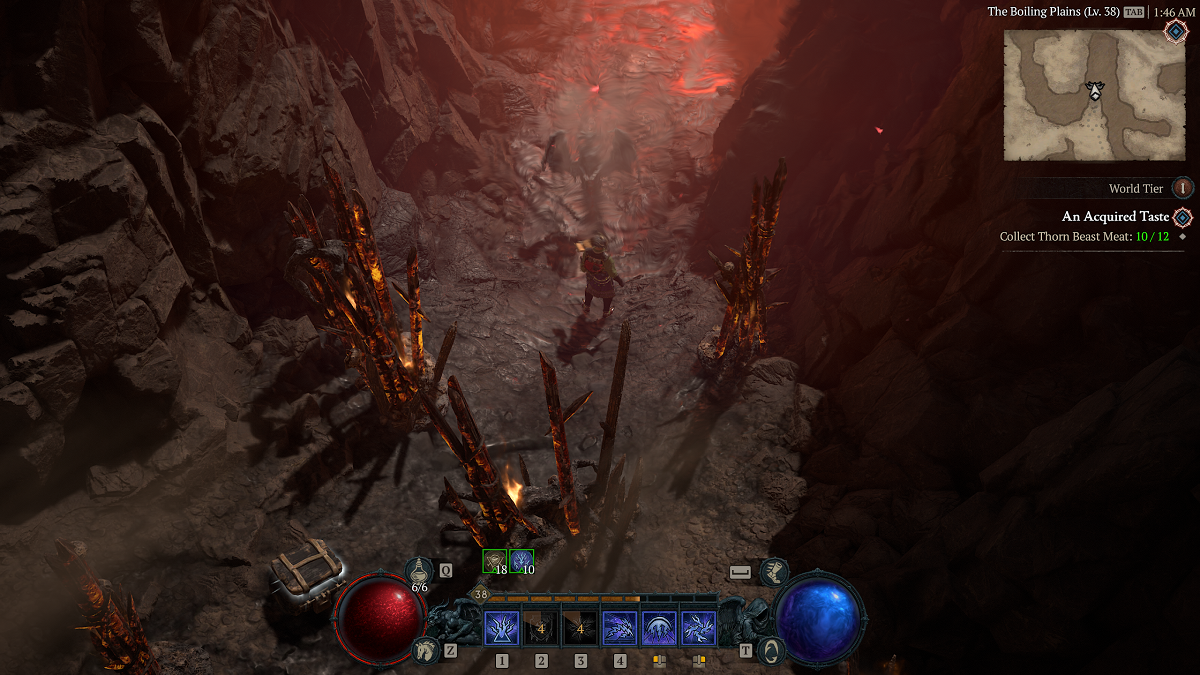
Task: Open the town portal icon
Action: (770, 650)
